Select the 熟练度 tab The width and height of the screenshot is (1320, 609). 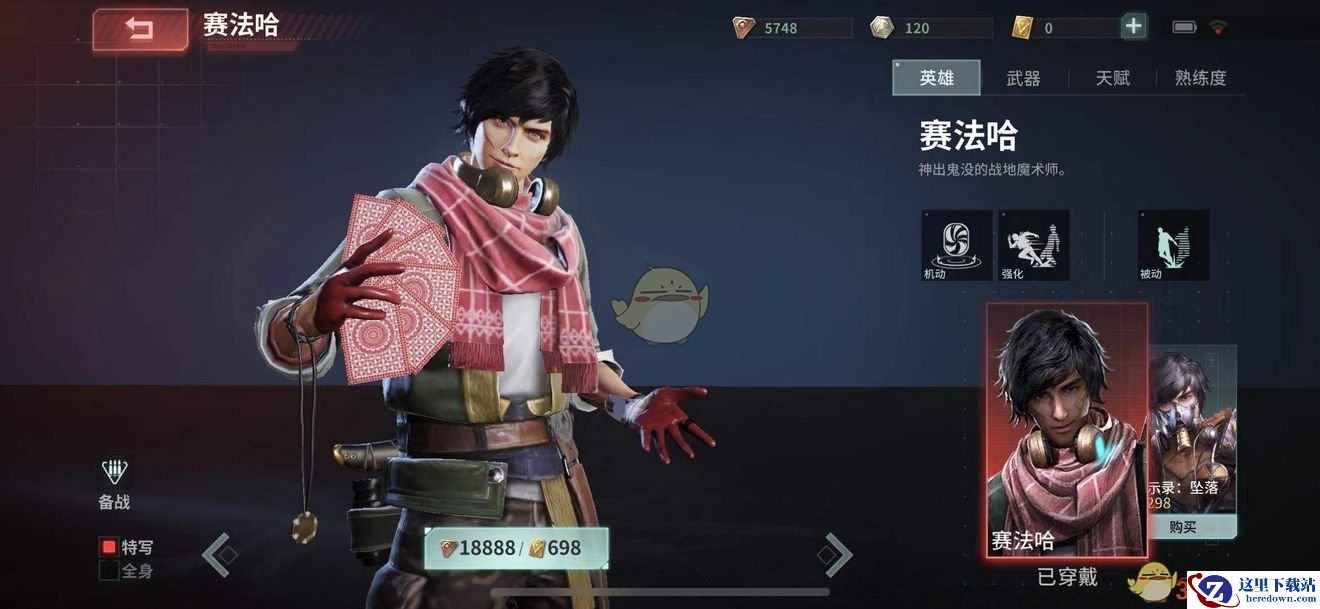tap(1200, 78)
